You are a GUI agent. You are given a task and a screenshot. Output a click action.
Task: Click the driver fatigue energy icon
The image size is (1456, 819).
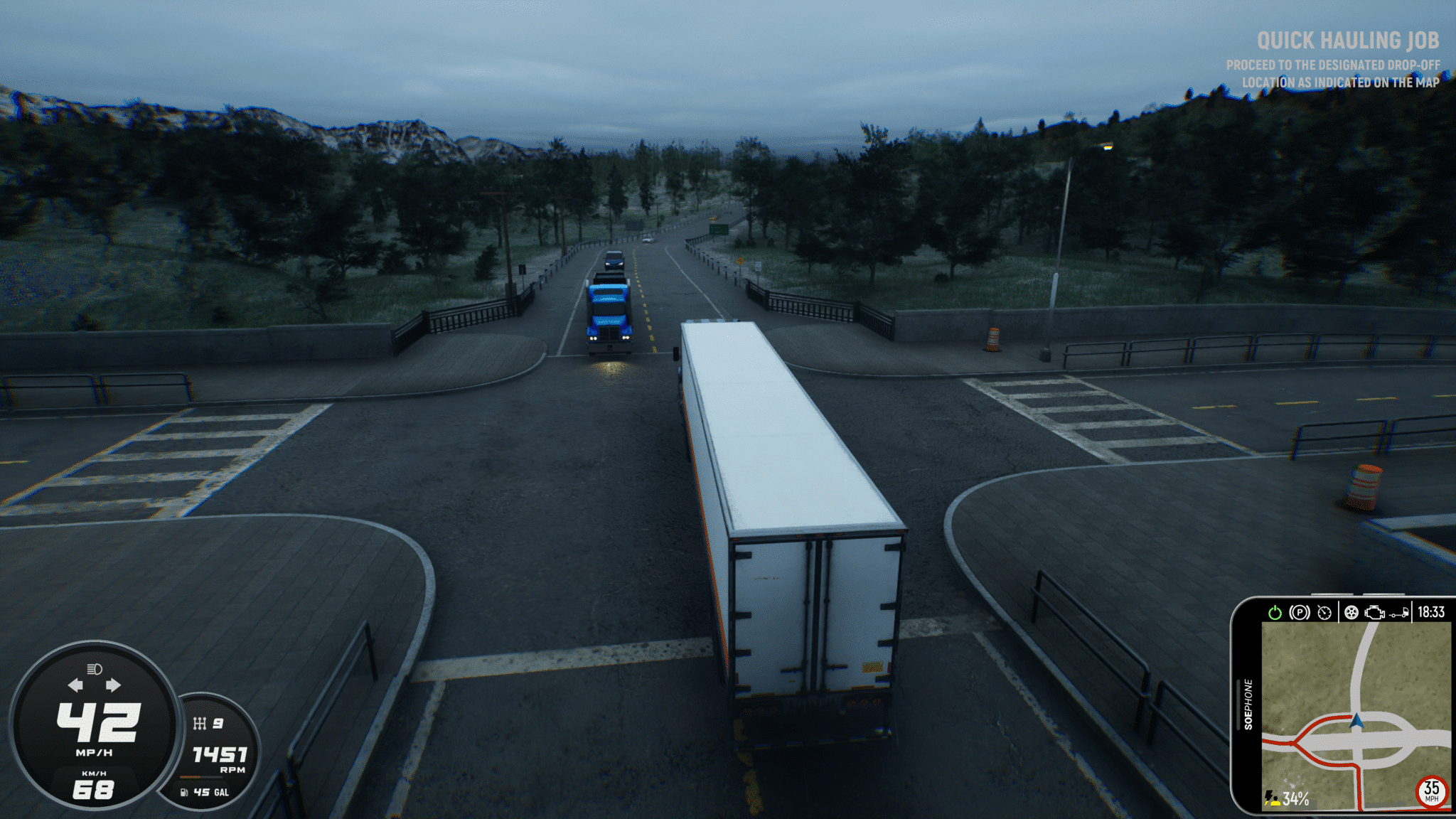(x=1271, y=799)
